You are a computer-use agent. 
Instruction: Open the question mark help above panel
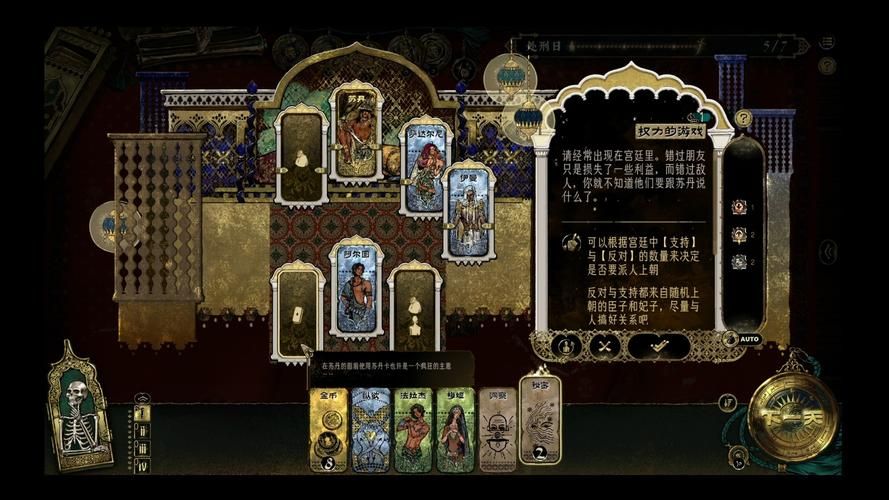pyautogui.click(x=743, y=118)
